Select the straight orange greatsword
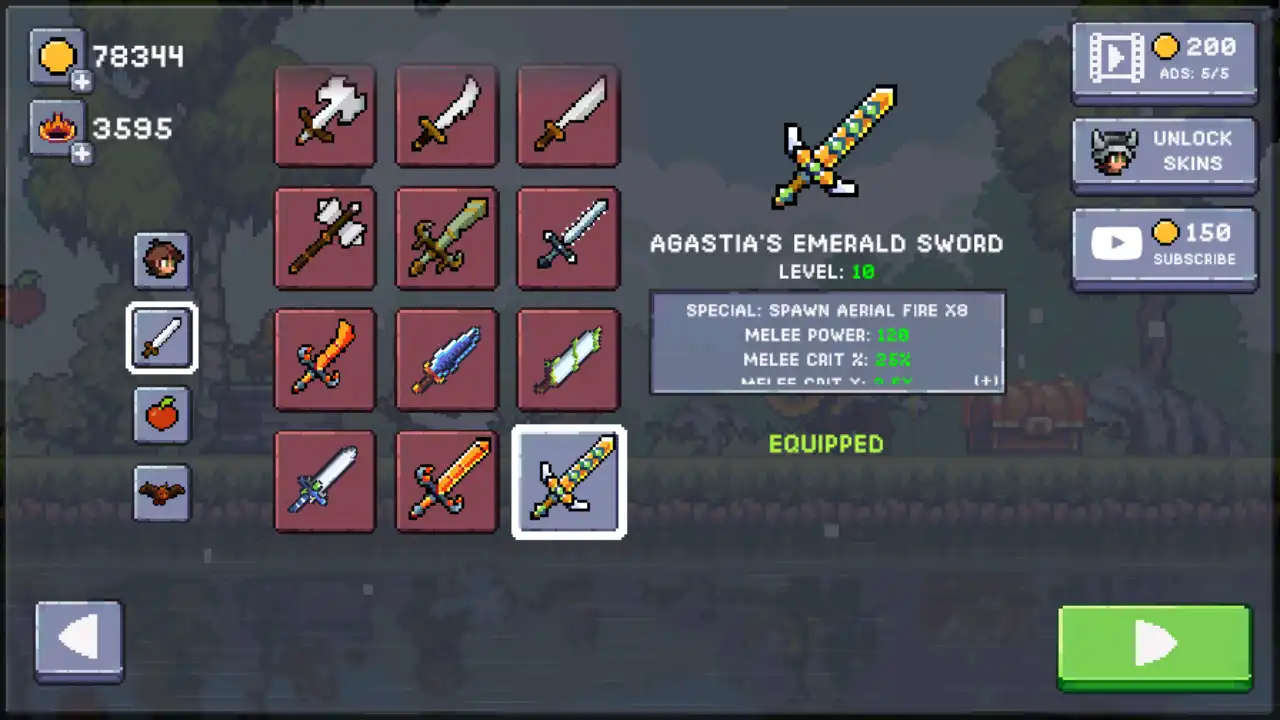This screenshot has width=1280, height=720. [x=447, y=481]
